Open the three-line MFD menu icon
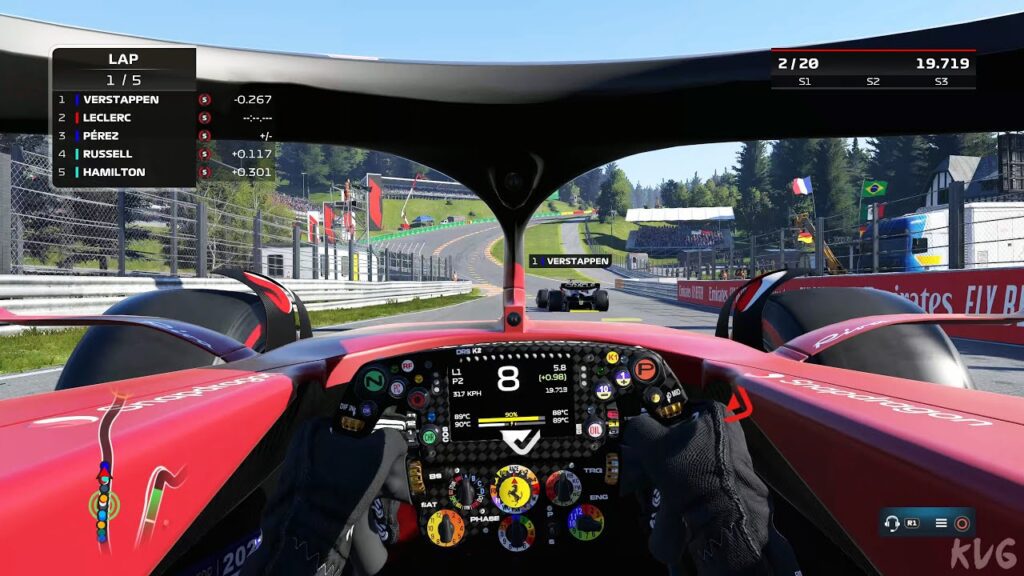The image size is (1024, 576). coord(940,522)
